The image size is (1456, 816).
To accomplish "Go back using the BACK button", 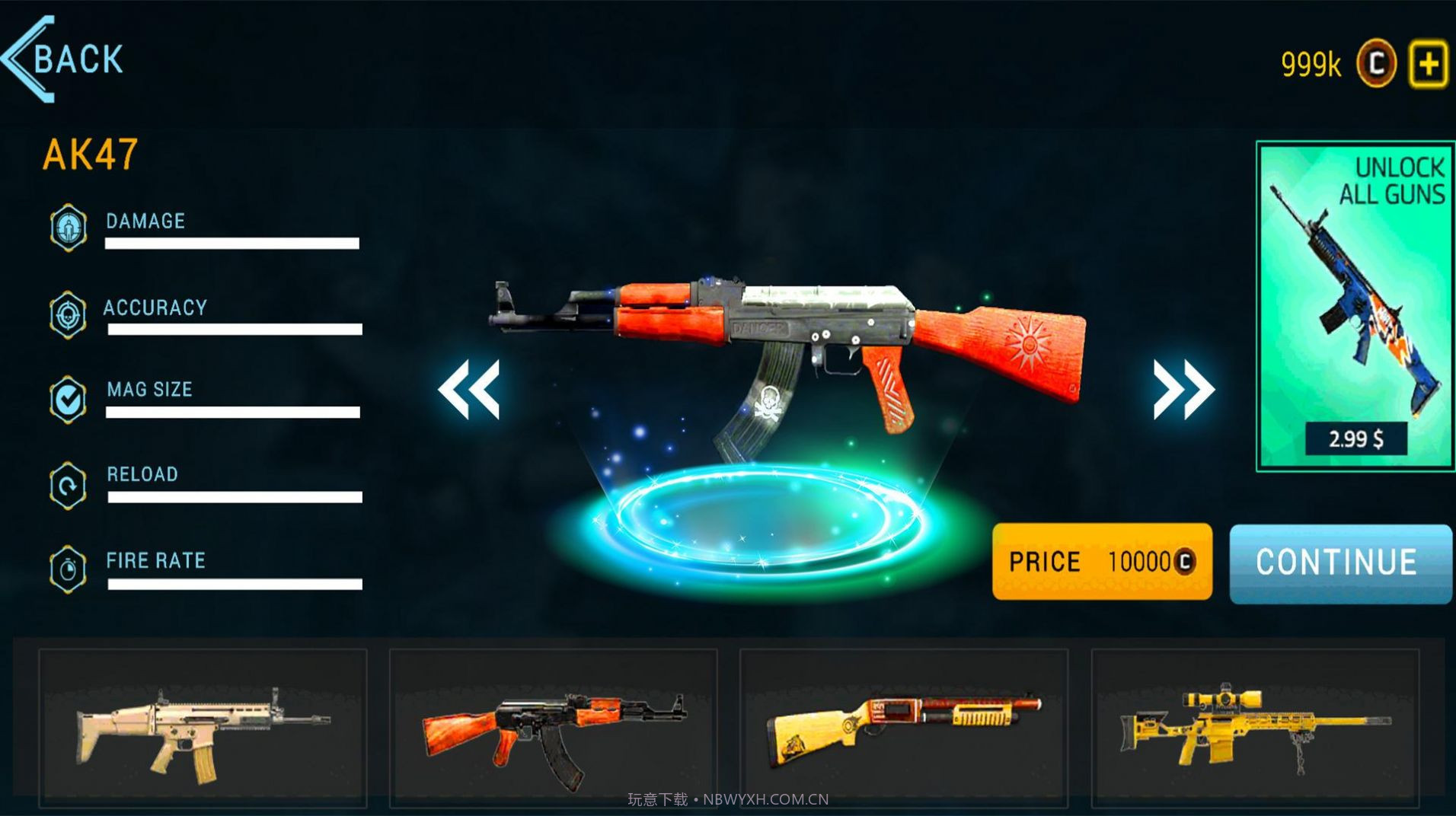I will pos(65,59).
